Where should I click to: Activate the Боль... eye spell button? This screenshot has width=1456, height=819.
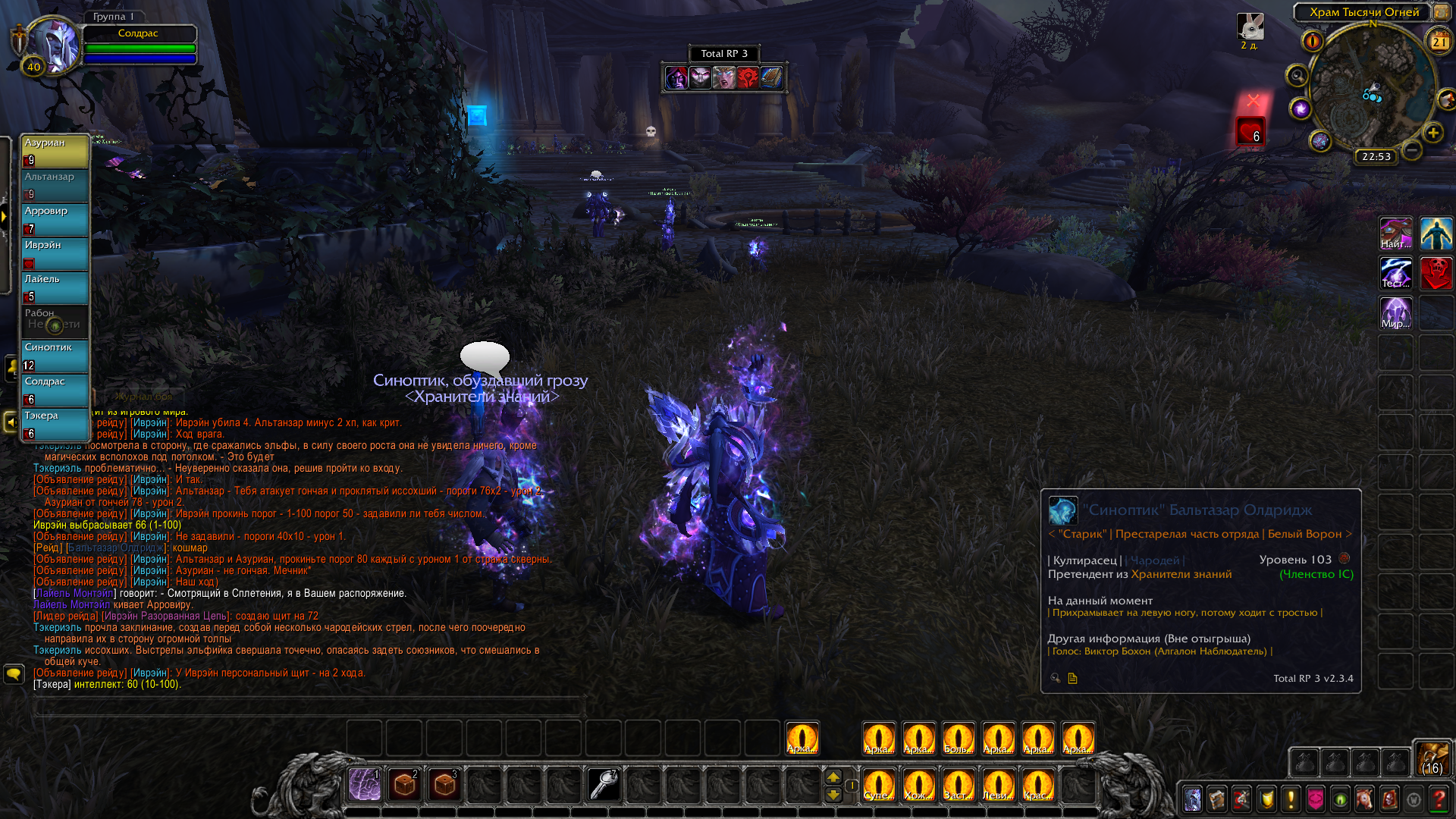click(x=958, y=739)
